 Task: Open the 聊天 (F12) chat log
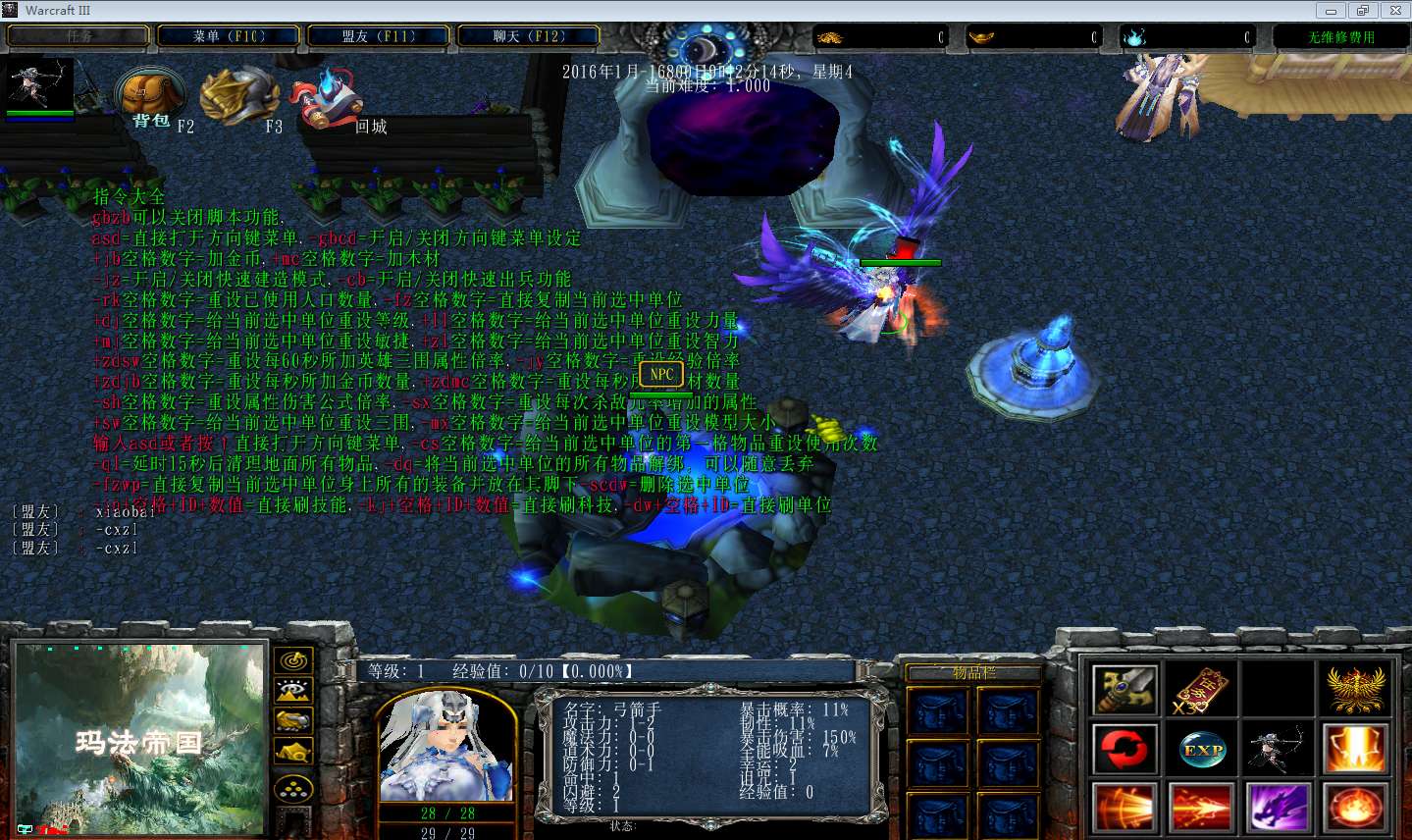pyautogui.click(x=529, y=36)
